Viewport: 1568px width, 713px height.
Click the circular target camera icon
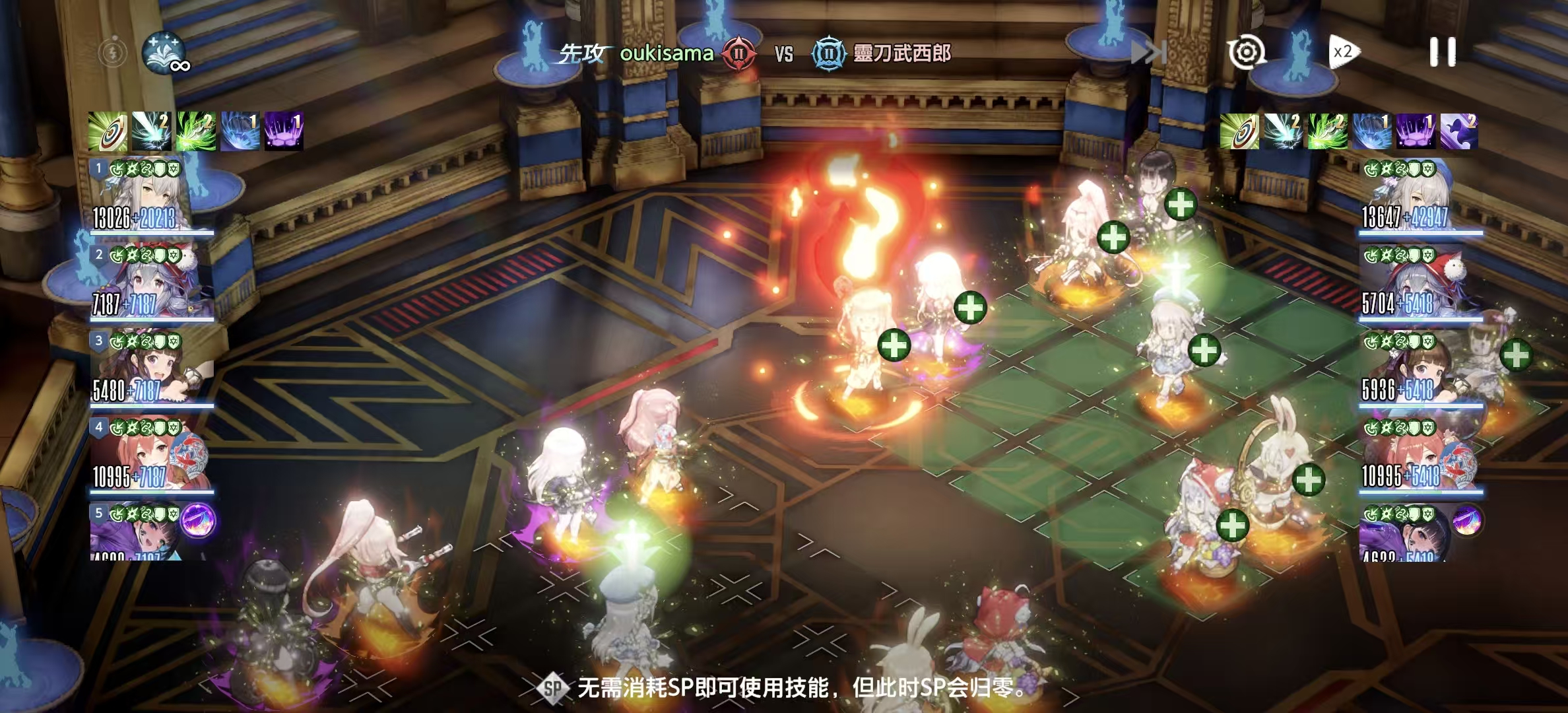[x=1246, y=52]
